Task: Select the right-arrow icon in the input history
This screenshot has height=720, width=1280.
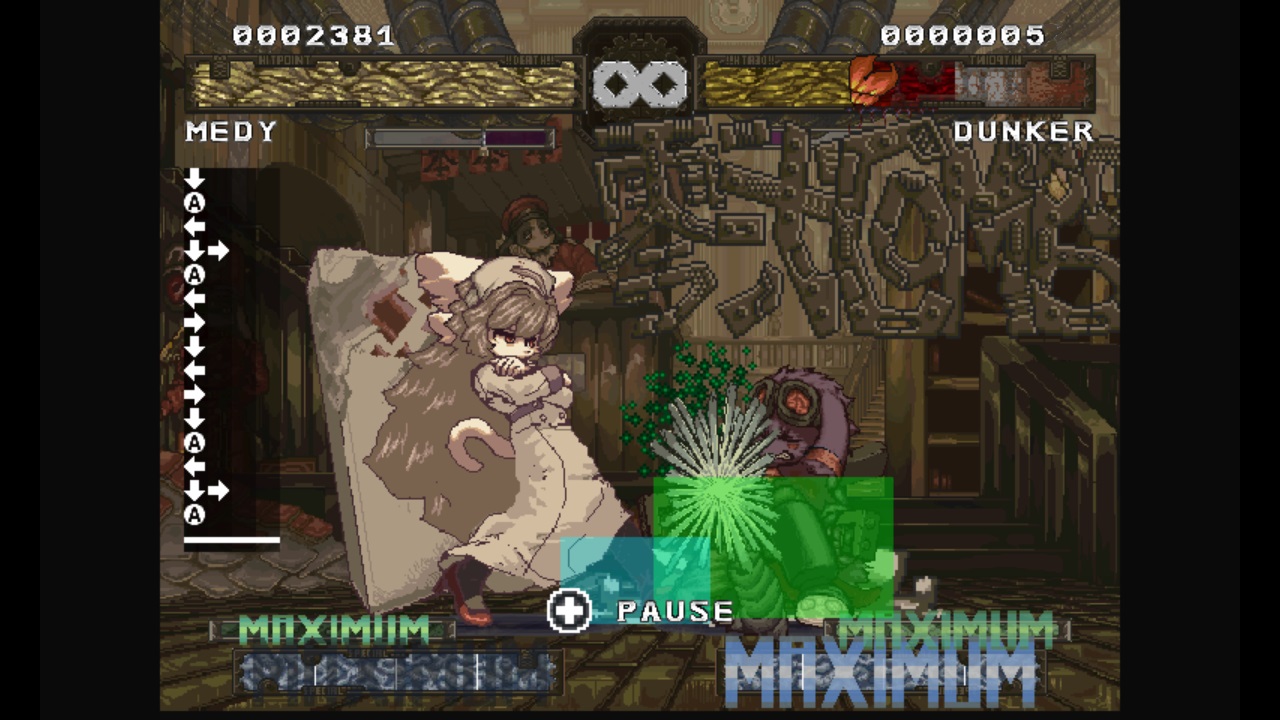Action: click(x=194, y=322)
